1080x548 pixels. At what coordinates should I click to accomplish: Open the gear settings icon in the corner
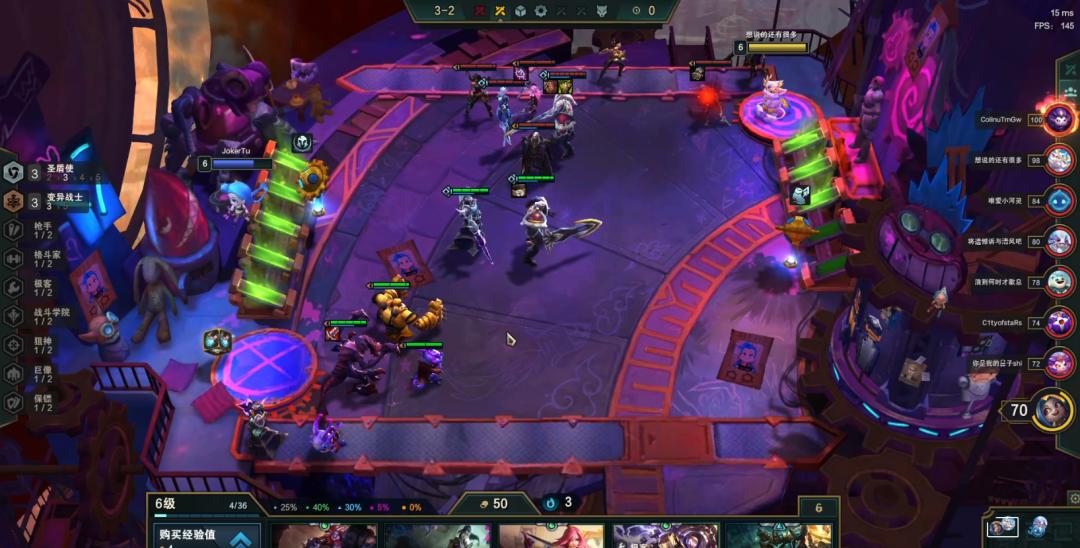point(1072,497)
